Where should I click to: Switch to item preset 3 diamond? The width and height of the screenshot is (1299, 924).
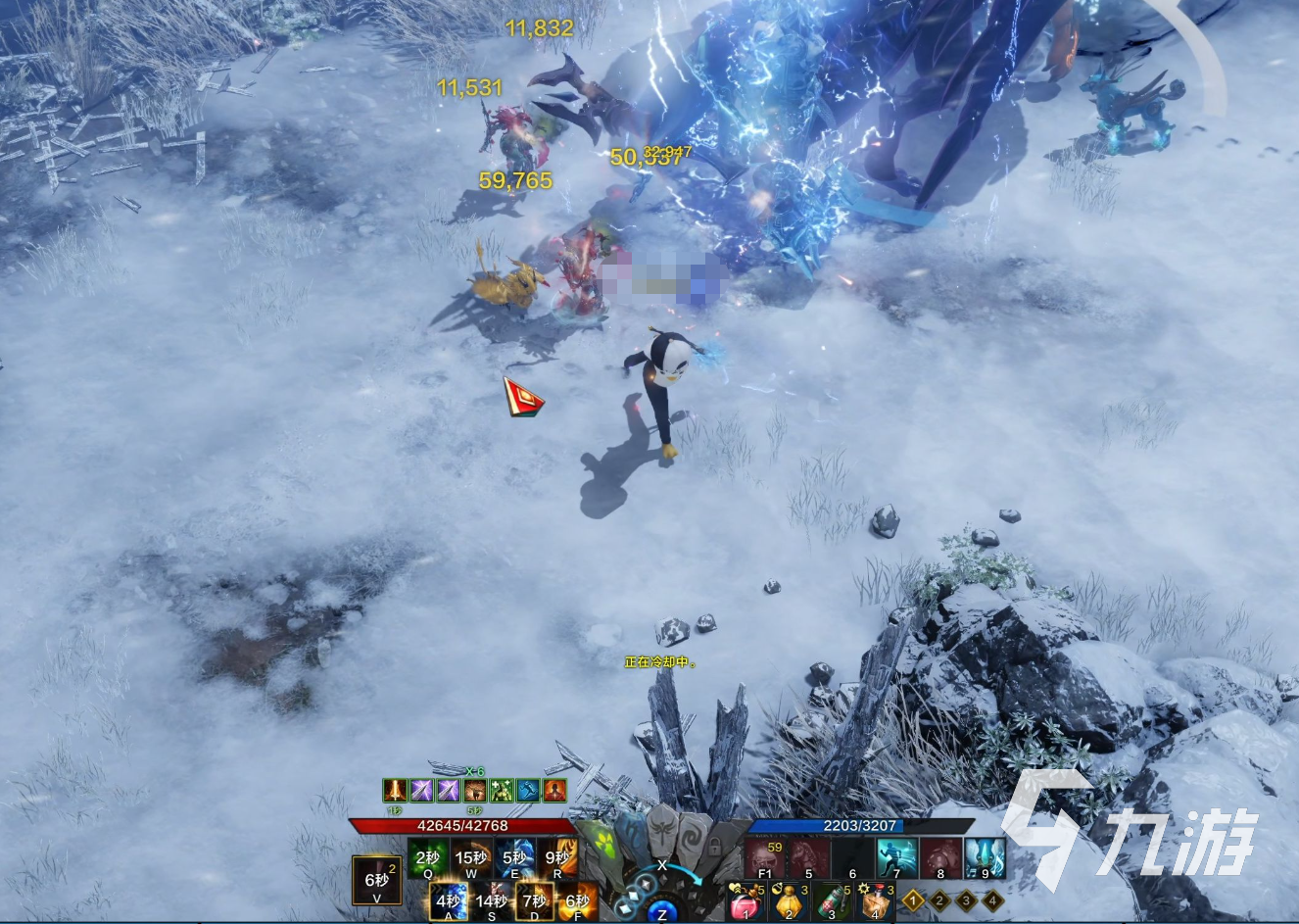point(966,900)
